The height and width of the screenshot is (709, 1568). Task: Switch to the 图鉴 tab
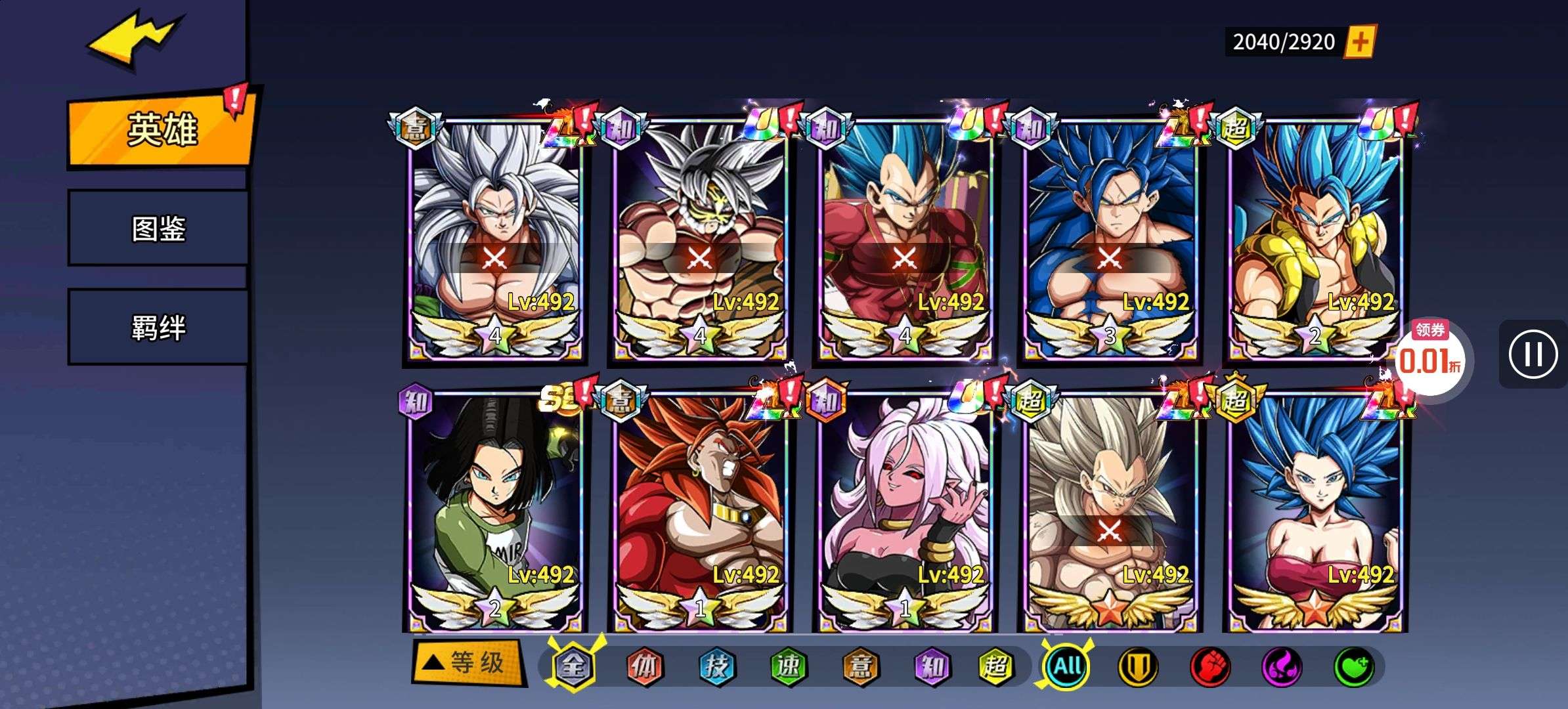coord(158,228)
